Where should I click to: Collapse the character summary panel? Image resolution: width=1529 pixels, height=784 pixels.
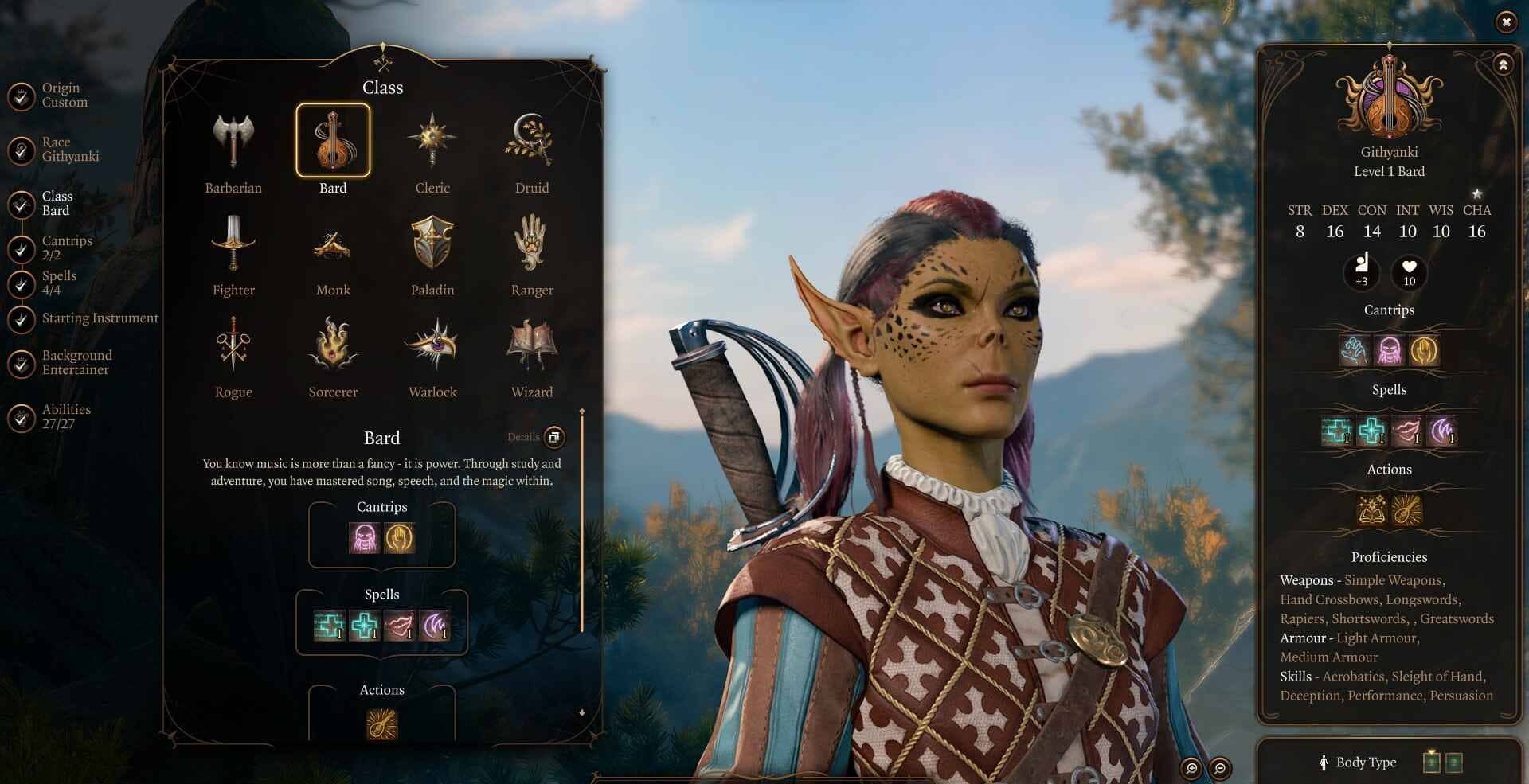click(x=1503, y=65)
